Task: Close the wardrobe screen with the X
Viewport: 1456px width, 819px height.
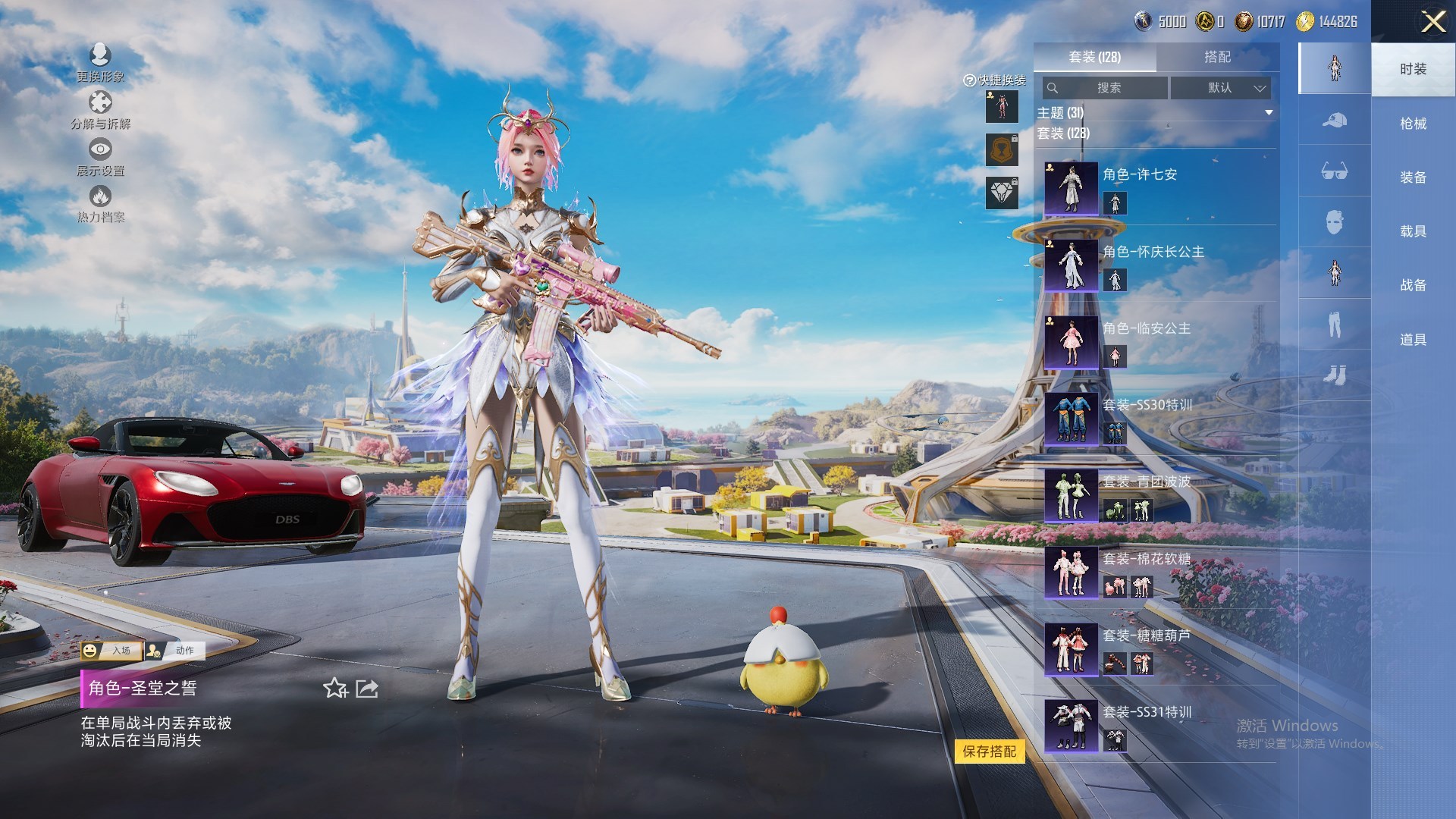Action: [1432, 21]
